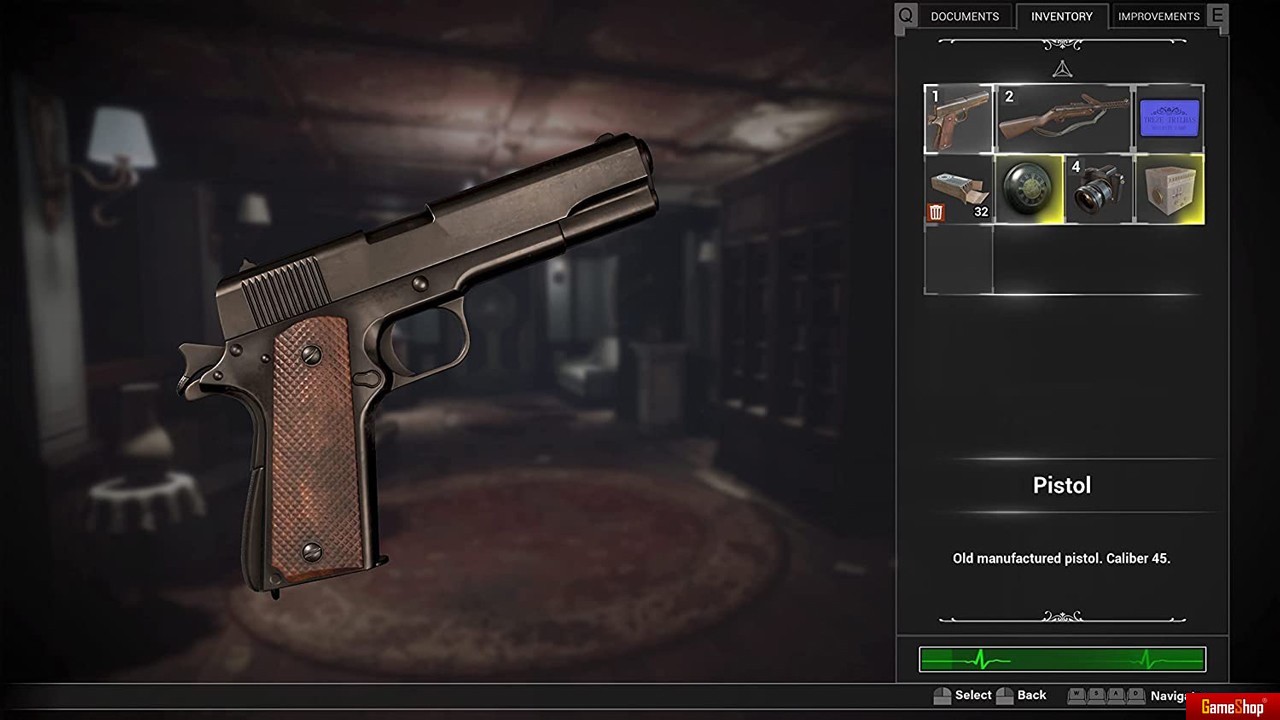The height and width of the screenshot is (720, 1280).
Task: Click the GameShop logo watermark
Action: click(x=1232, y=707)
